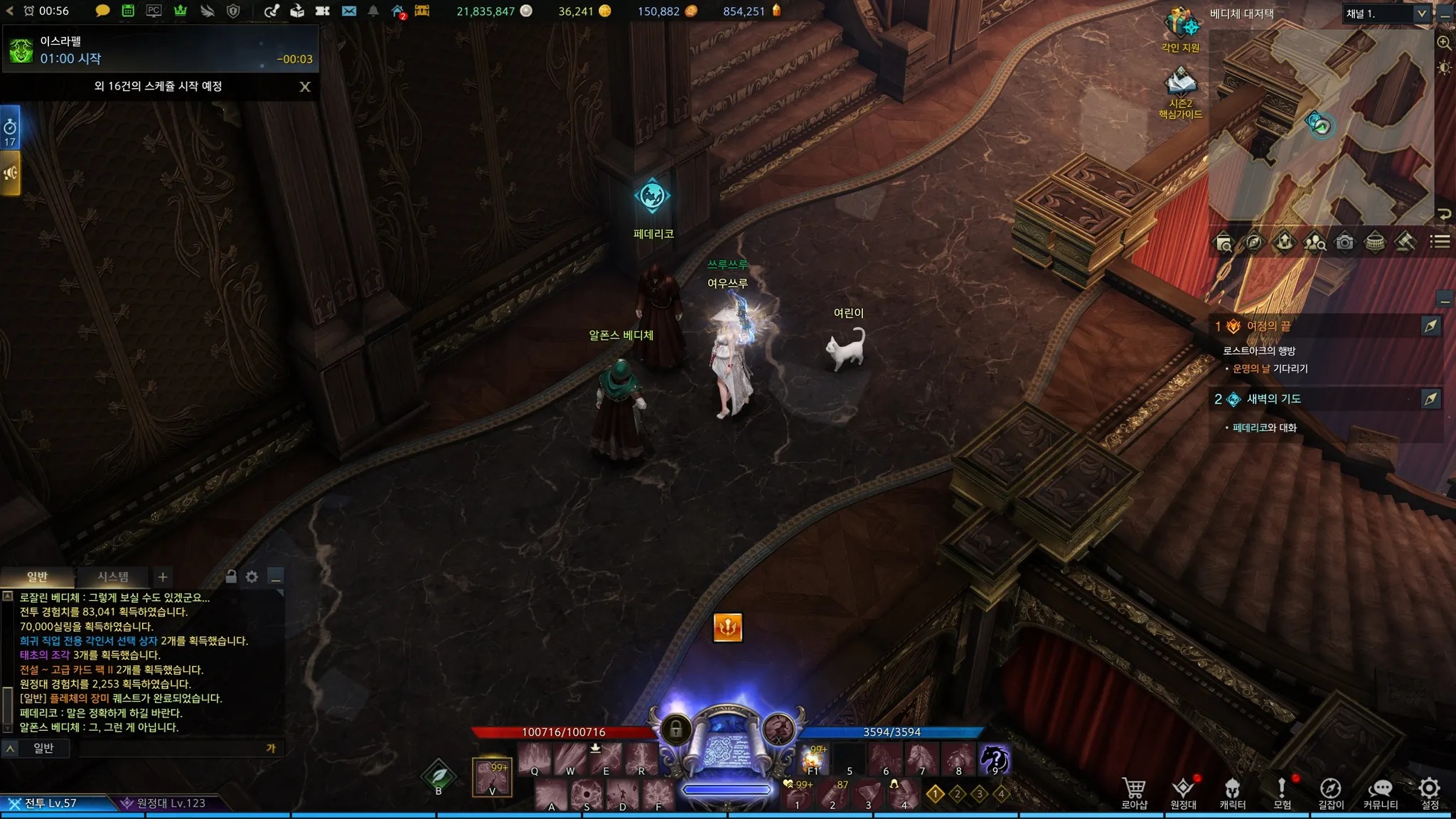Image resolution: width=1456 pixels, height=819 pixels.
Task: Open the 원정대 roster menu
Action: point(1183,793)
